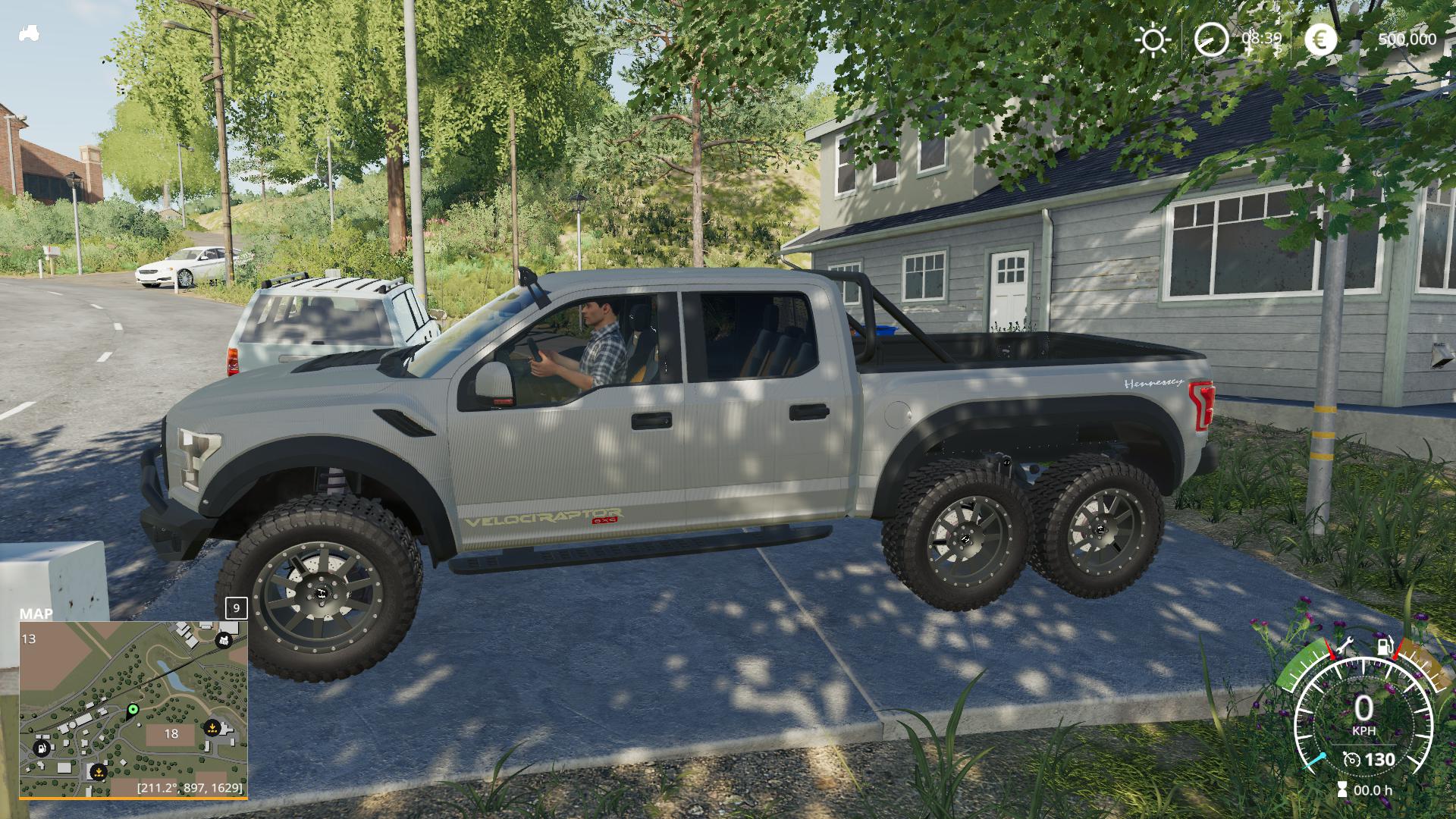Screen dimensions: 1456x819
Task: Select the fuel pump gauge icon
Action: coord(1385,647)
